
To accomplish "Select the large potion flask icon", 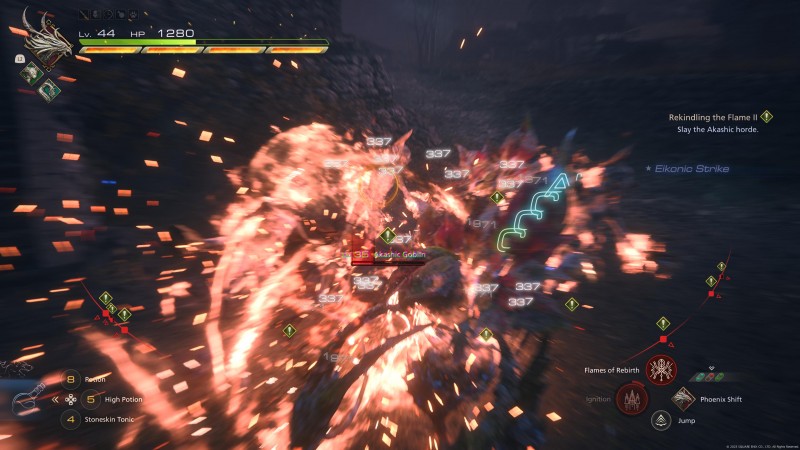I will [x=28, y=398].
